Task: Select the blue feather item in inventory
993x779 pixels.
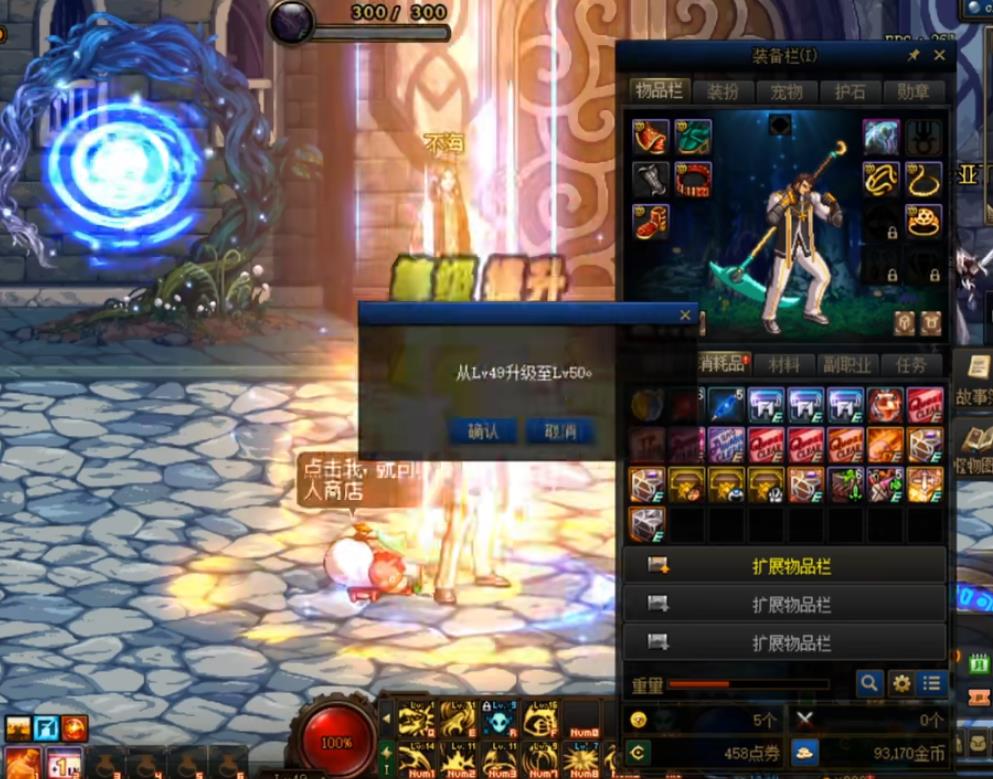Action: pyautogui.click(x=725, y=405)
